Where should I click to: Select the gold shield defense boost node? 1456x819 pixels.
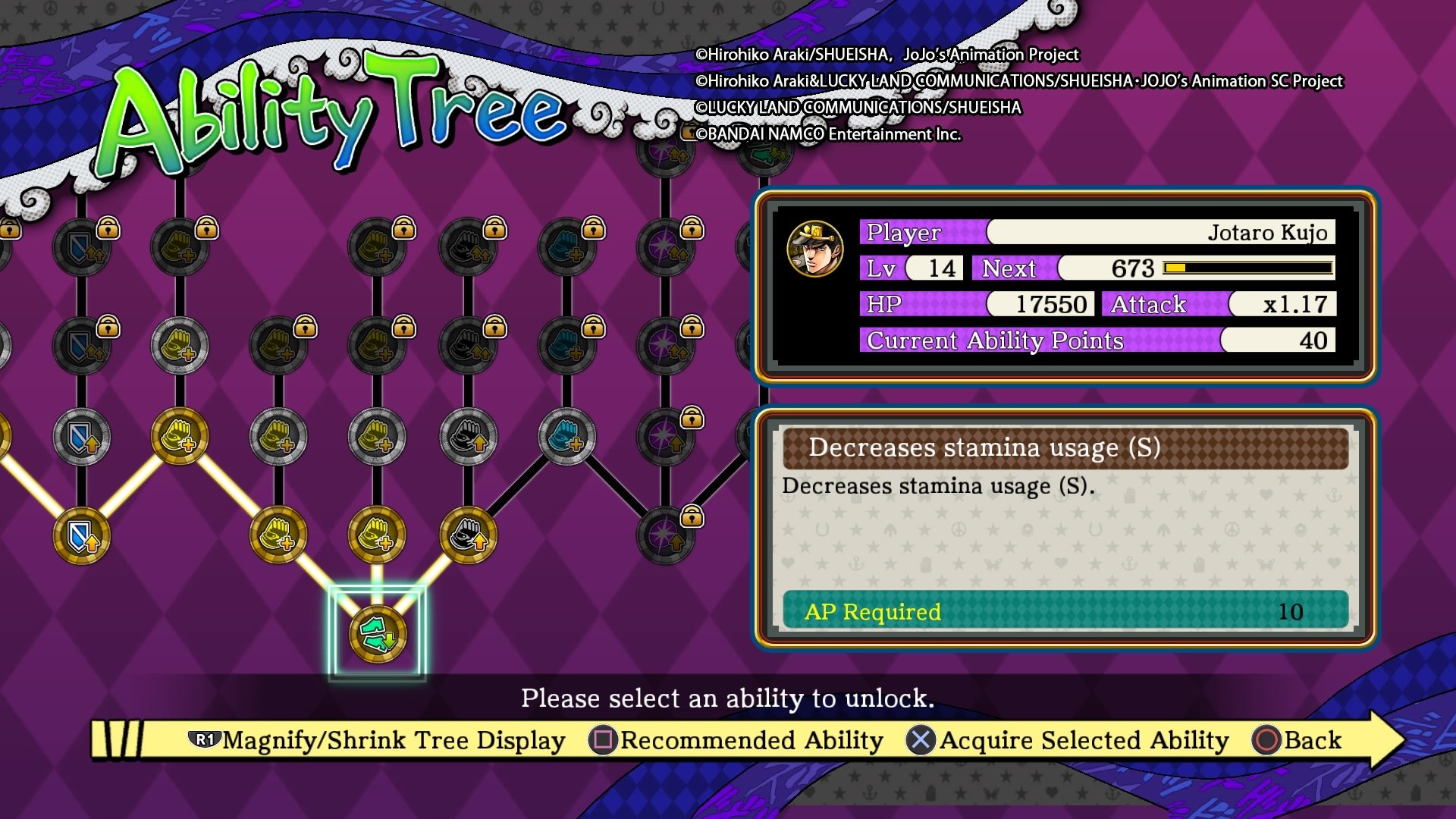coord(82,535)
